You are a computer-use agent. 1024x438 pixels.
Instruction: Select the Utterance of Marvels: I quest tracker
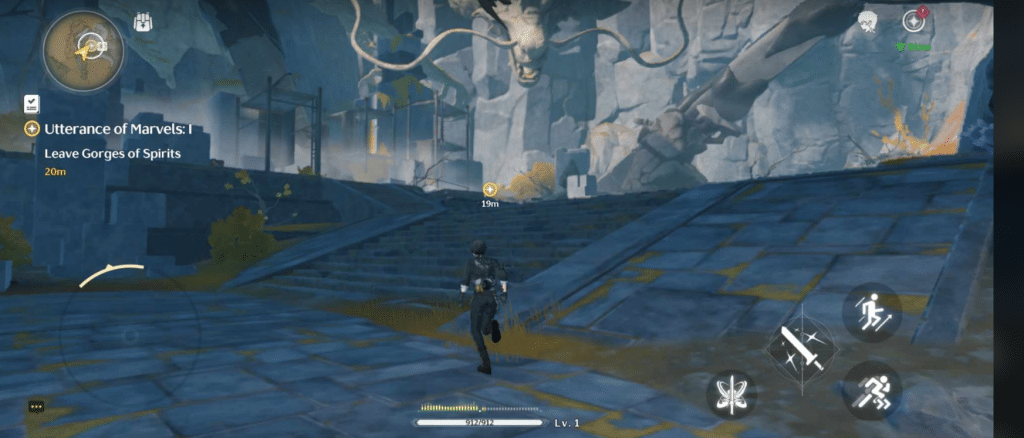click(108, 129)
